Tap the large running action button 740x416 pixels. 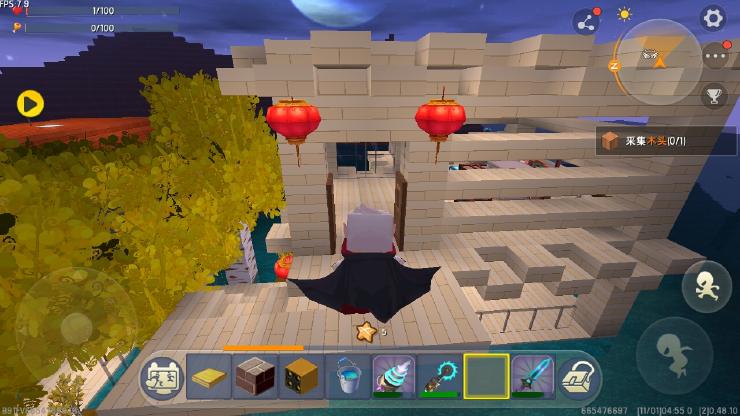pyautogui.click(x=673, y=354)
